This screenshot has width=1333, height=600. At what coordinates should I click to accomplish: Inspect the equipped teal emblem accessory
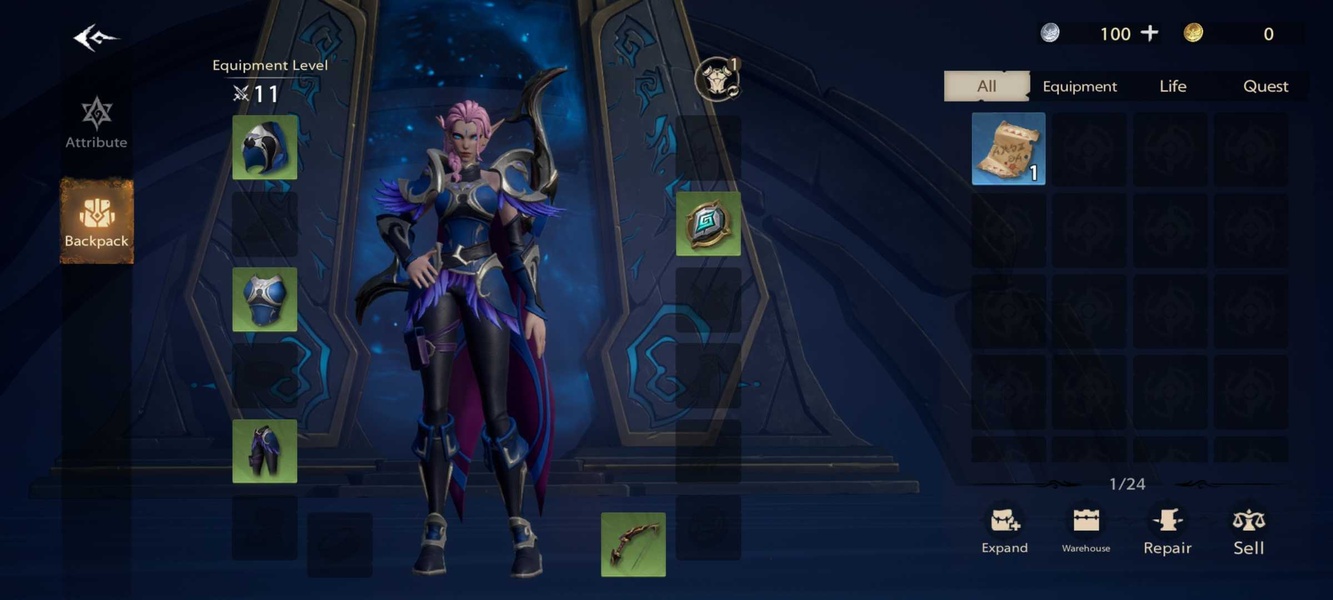(708, 224)
